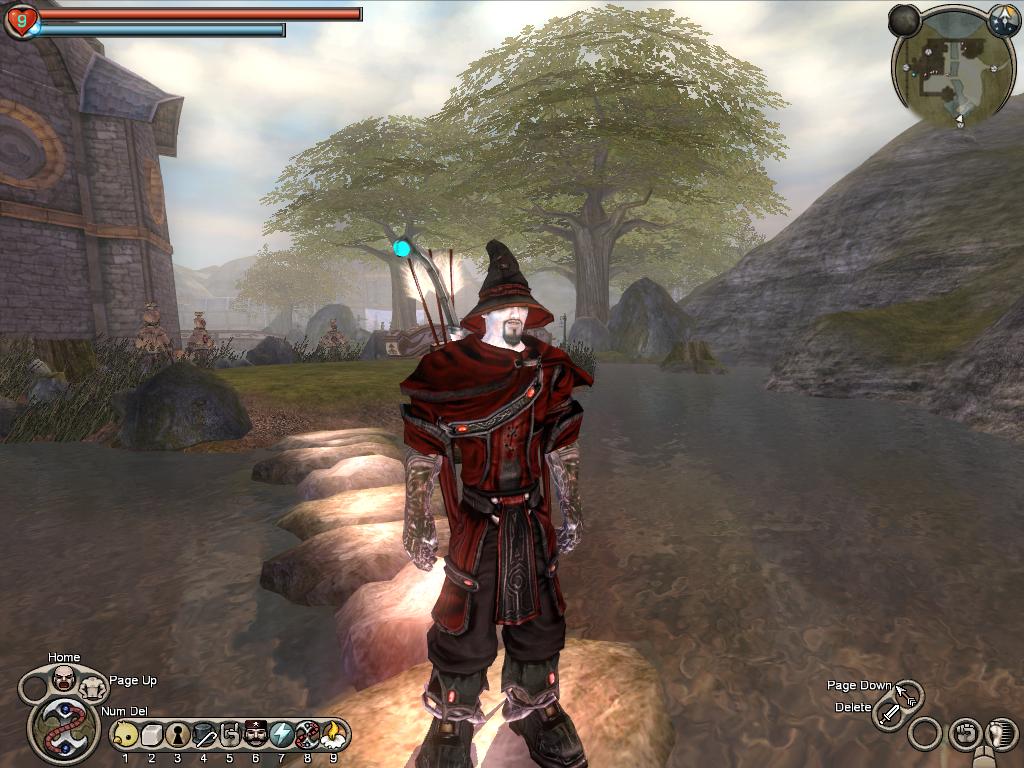The height and width of the screenshot is (768, 1024).
Task: Choose the keyhole icon in the hotbar
Action: 178,736
